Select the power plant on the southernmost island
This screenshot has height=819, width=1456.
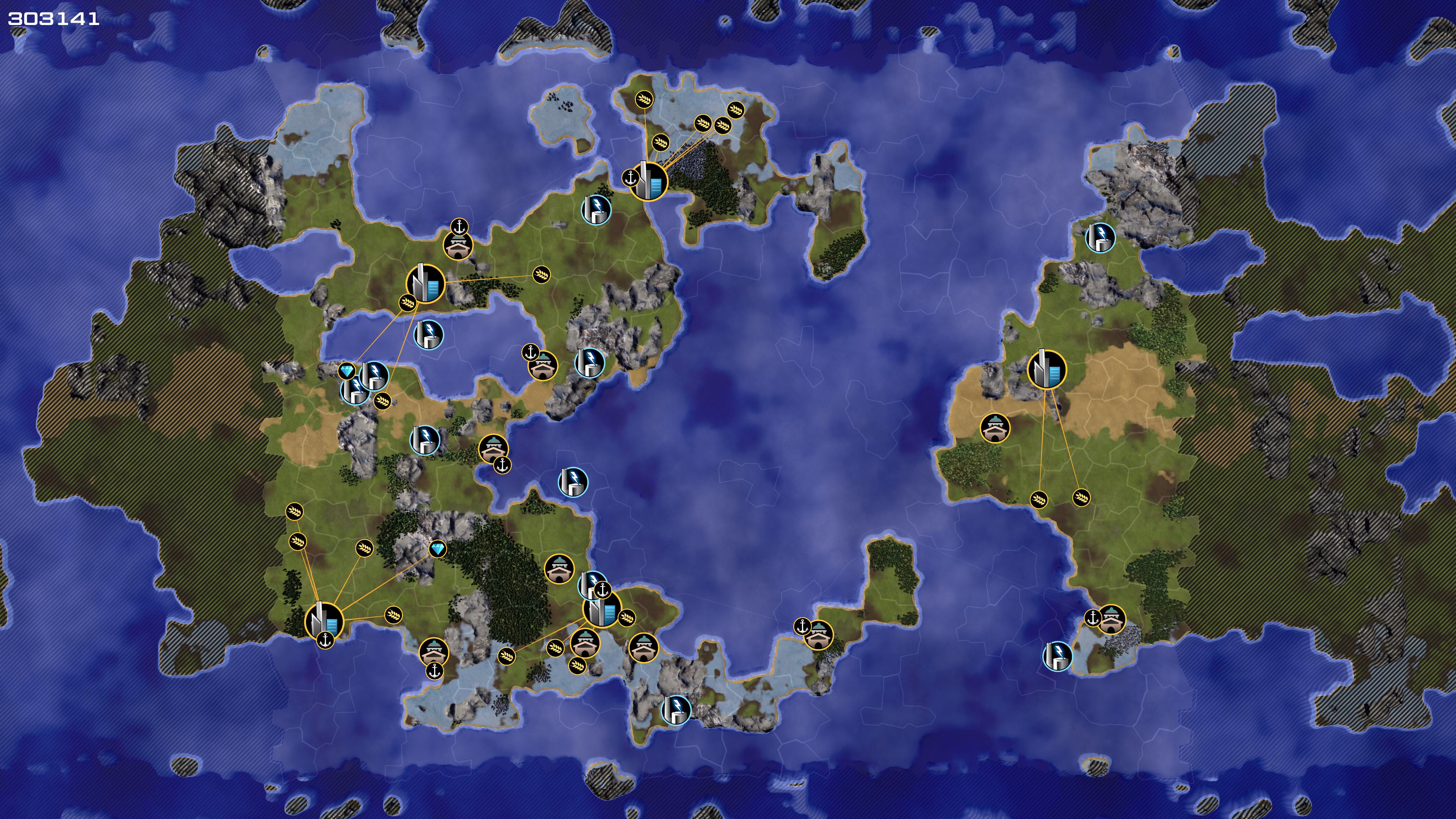[x=675, y=709]
